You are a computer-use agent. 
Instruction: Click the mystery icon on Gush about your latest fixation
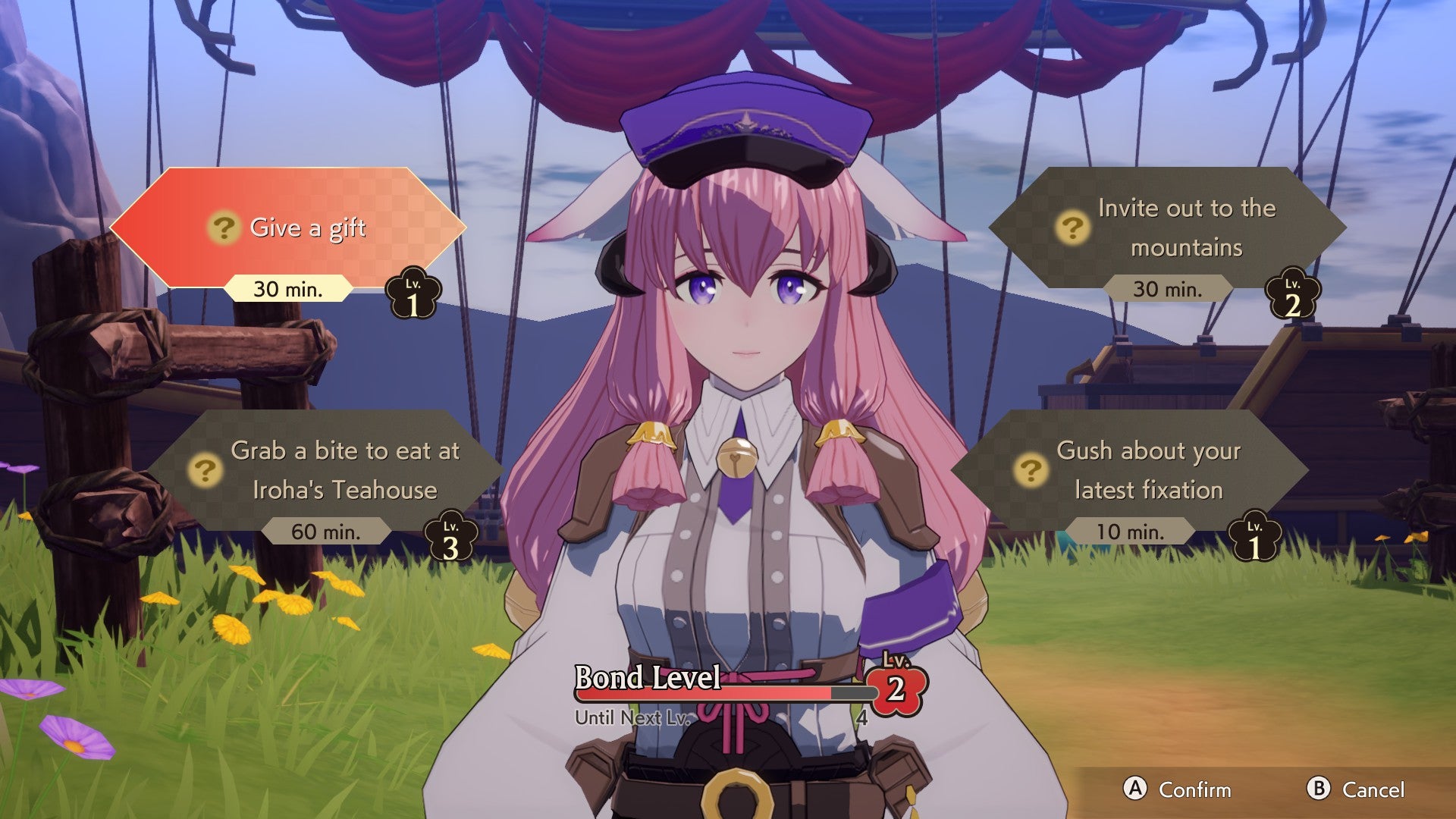click(x=1030, y=469)
